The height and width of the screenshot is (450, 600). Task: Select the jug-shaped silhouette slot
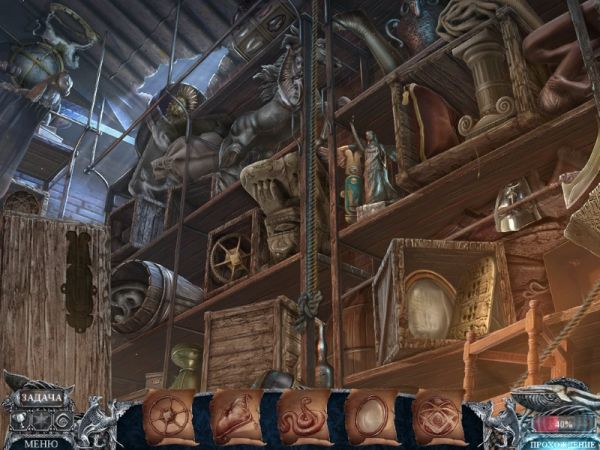coord(235,417)
